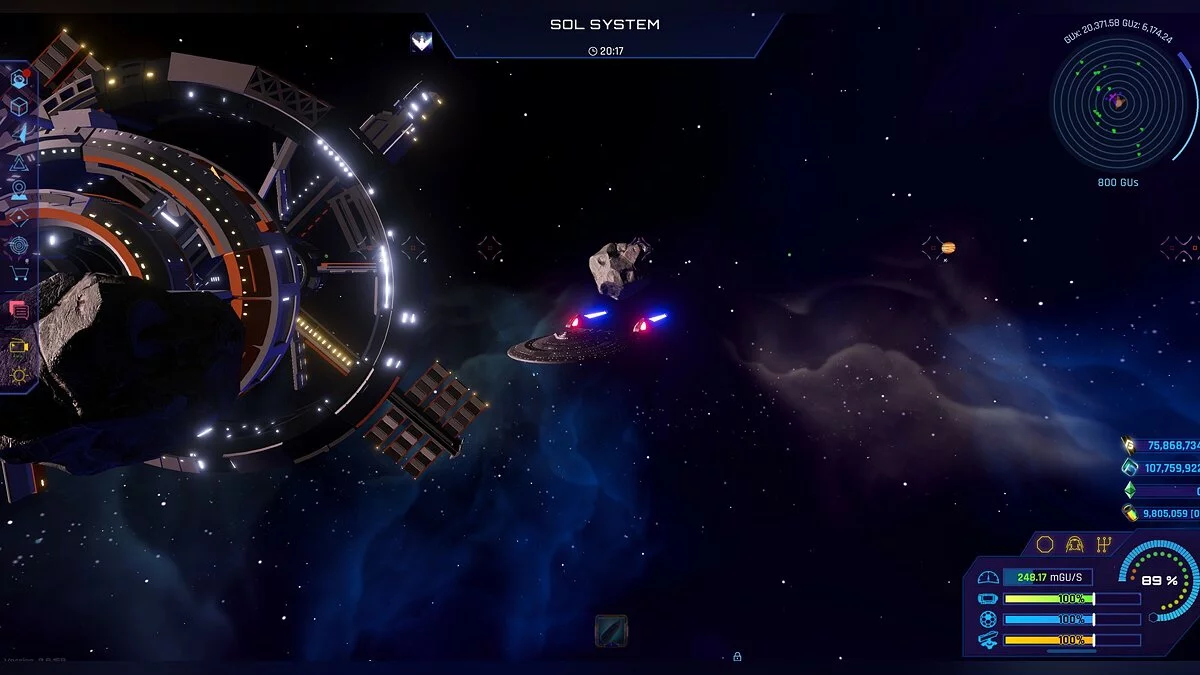Click the blue arrowhead ship icon in sidebar
Screen dimensions: 1200x675
(x=18, y=133)
